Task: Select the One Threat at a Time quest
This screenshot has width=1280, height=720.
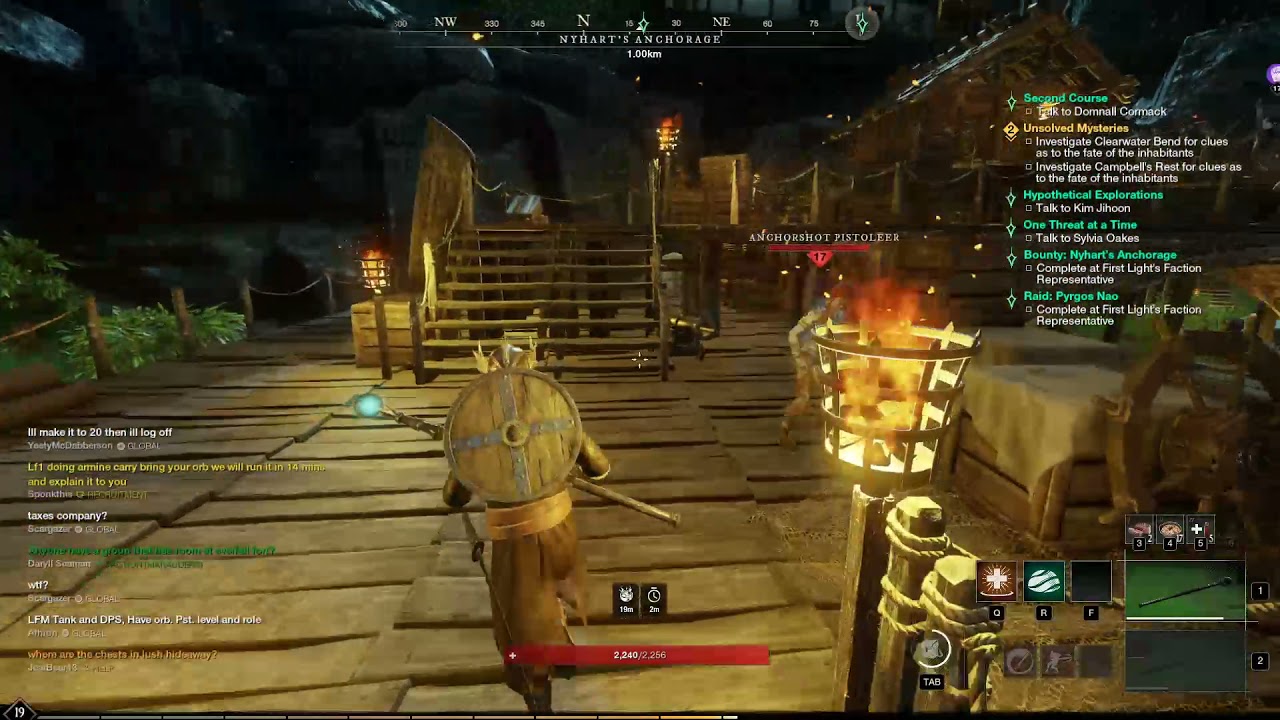Action: coord(1079,225)
